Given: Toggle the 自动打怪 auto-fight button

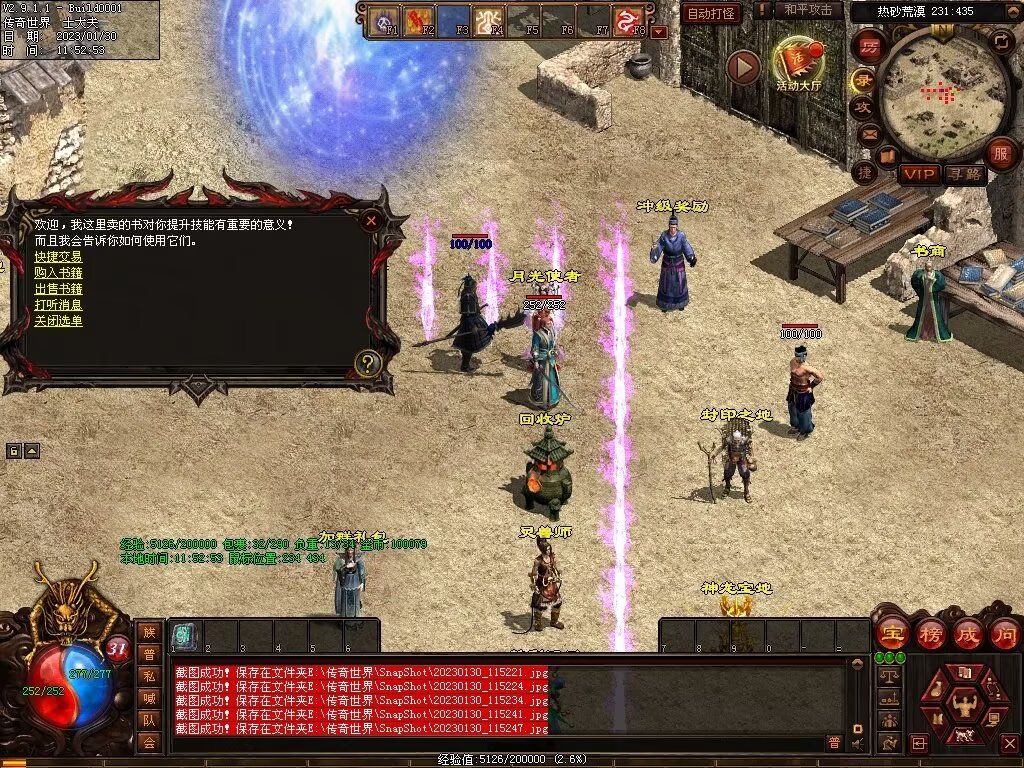Looking at the screenshot, I should tap(711, 13).
